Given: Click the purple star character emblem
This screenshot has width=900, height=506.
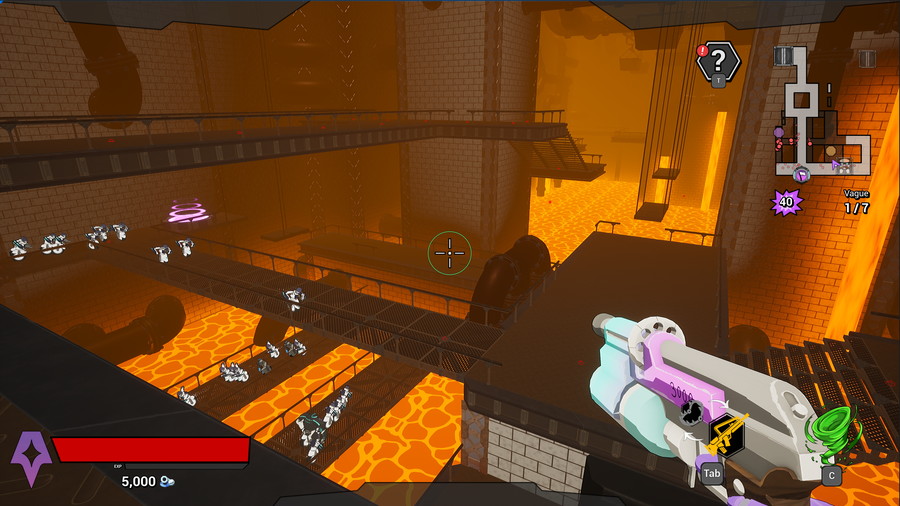Looking at the screenshot, I should pyautogui.click(x=29, y=457).
